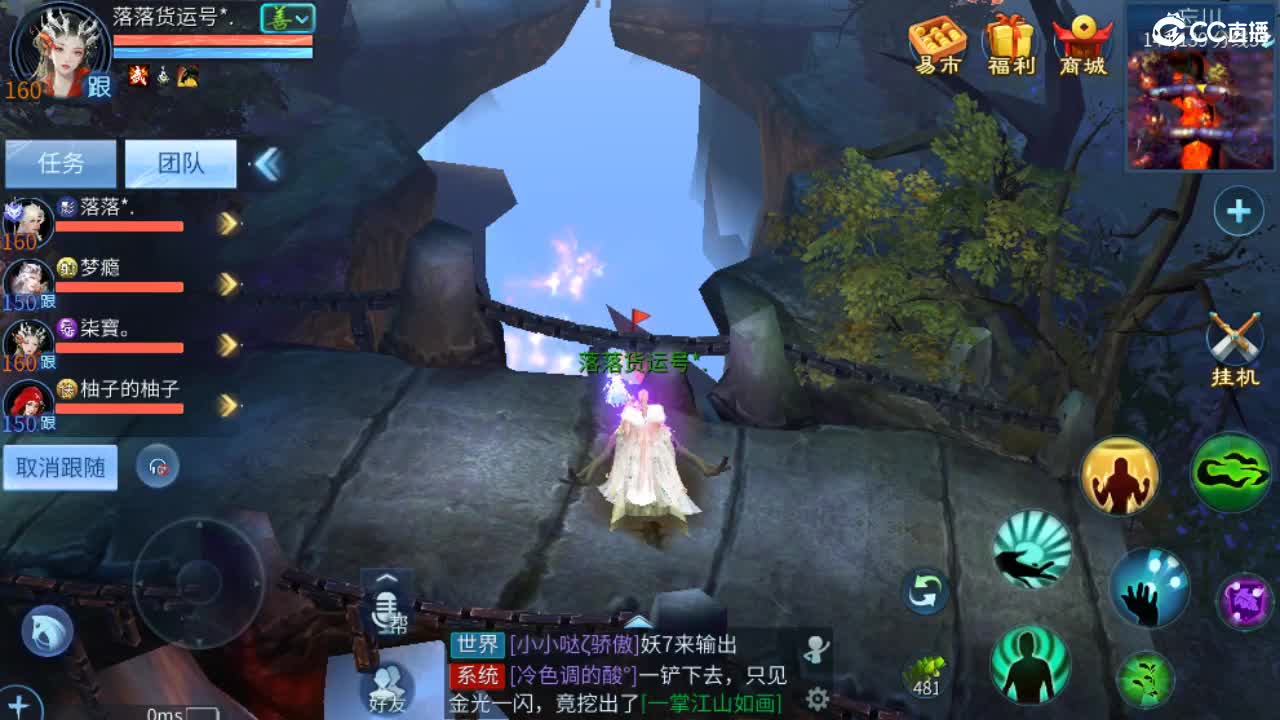Open the 福利 welfare gift icon

click(x=1012, y=42)
